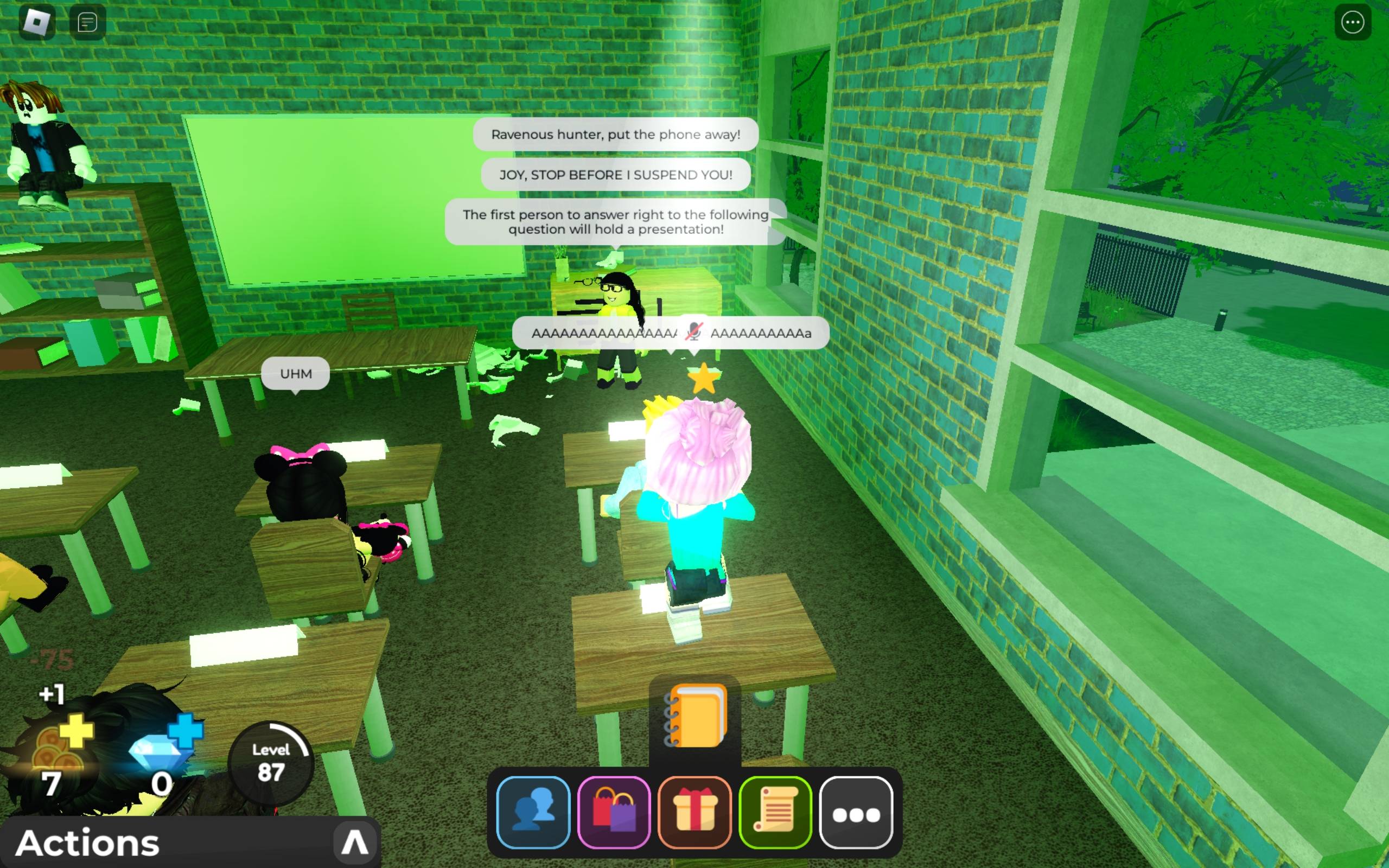The height and width of the screenshot is (868, 1389).
Task: Open the quest scroll
Action: 775,812
